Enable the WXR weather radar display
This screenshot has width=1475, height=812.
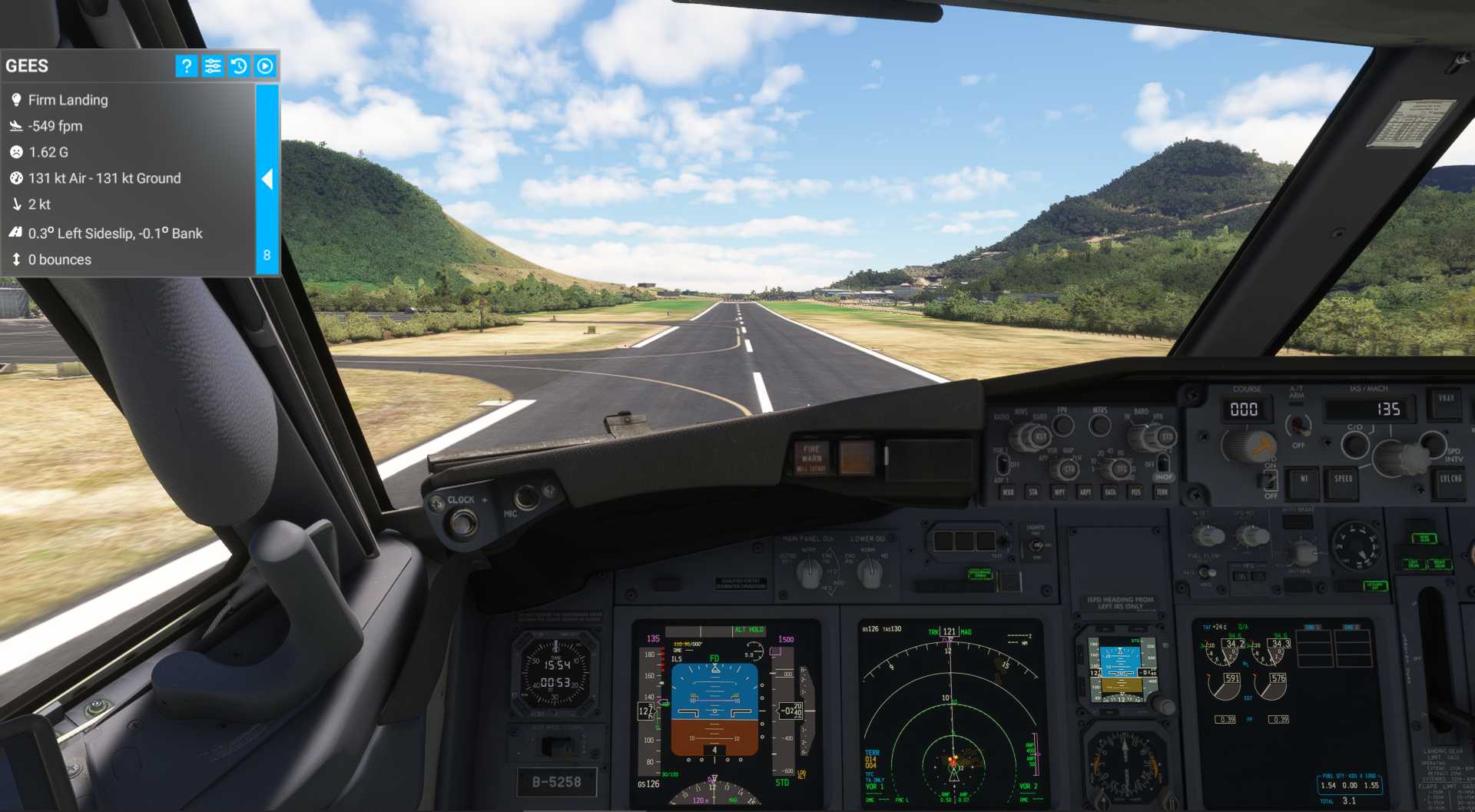click(1008, 492)
